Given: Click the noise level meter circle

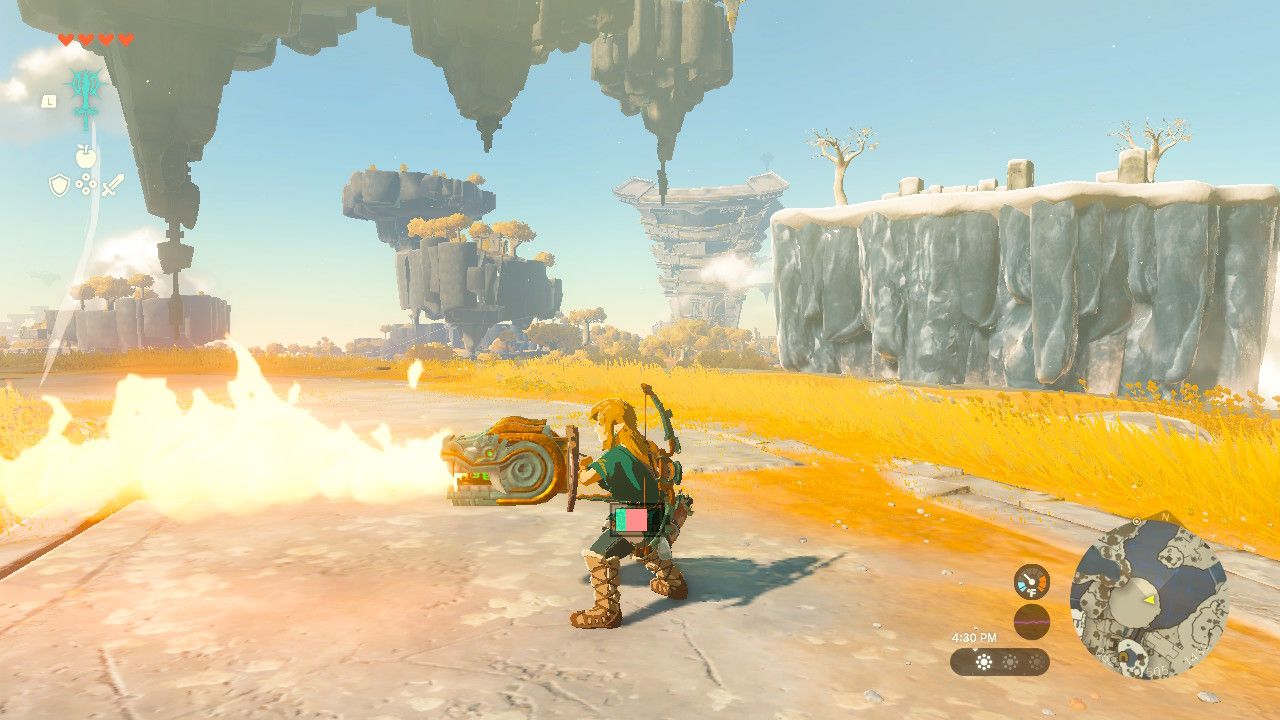Looking at the screenshot, I should 1031,622.
